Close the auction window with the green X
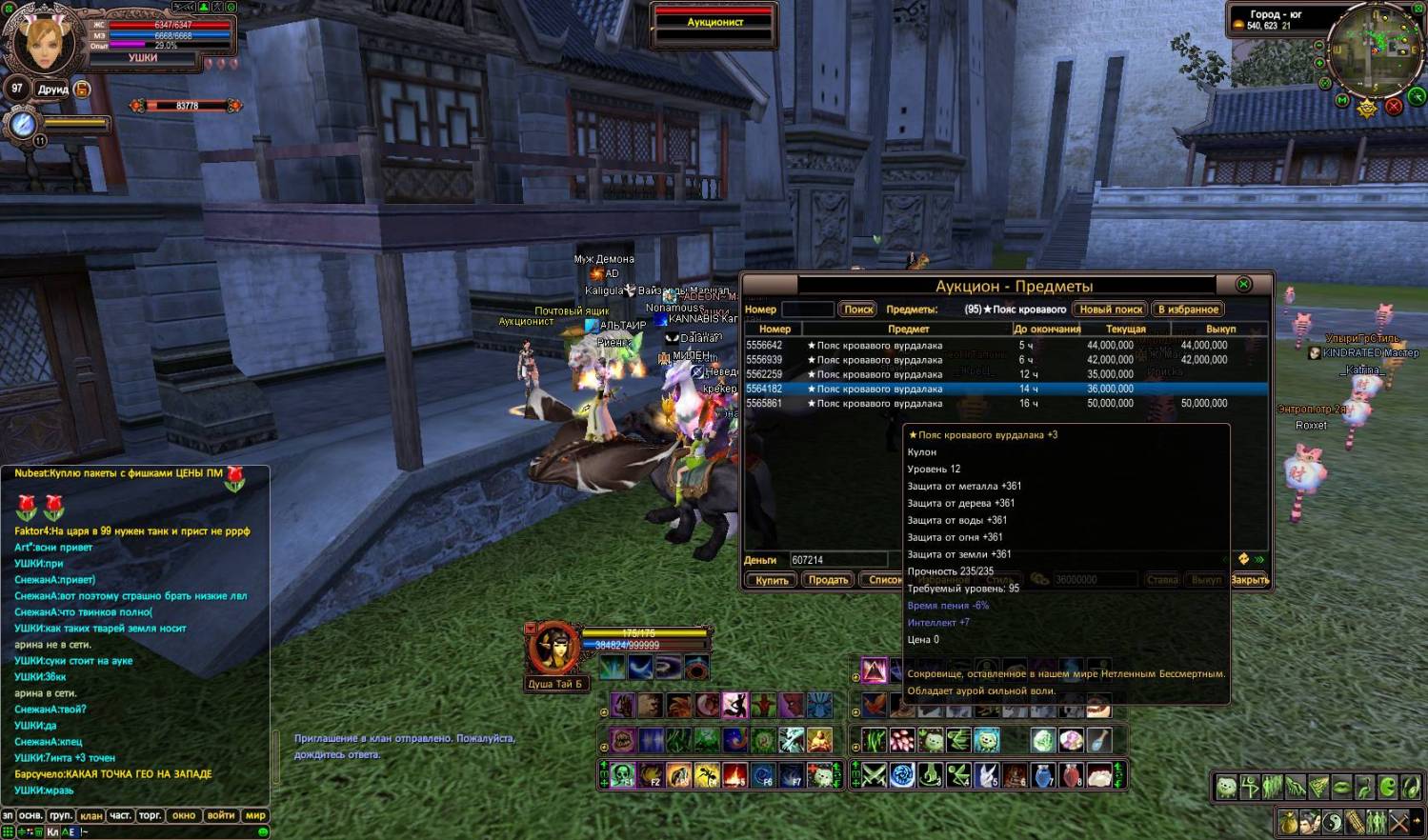This screenshot has height=840, width=1428. [1243, 284]
